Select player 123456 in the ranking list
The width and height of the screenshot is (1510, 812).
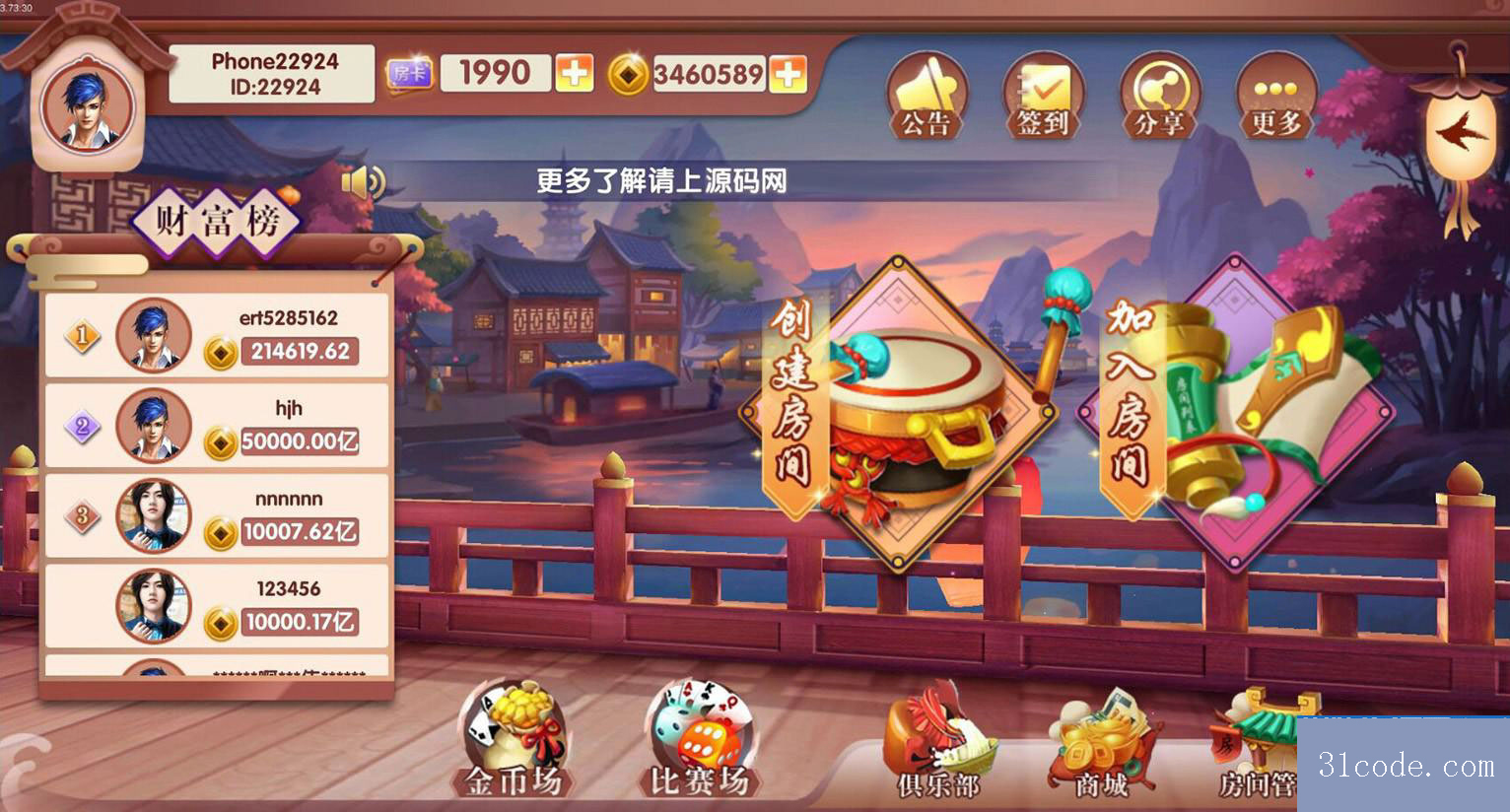pos(217,606)
